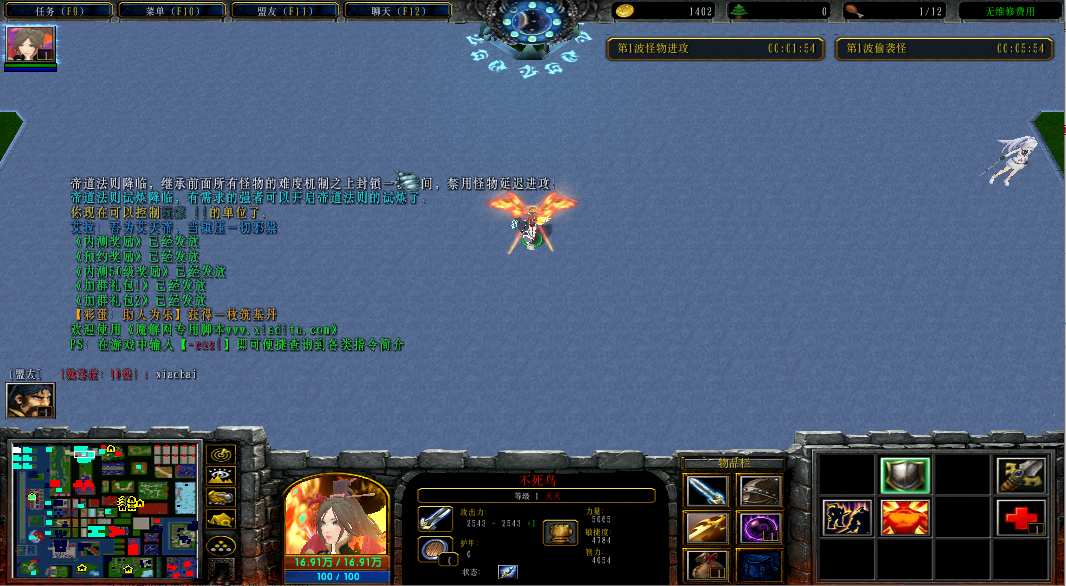This screenshot has width=1066, height=586.
Task: Click the ally portrait above the minimap
Action: (30, 401)
